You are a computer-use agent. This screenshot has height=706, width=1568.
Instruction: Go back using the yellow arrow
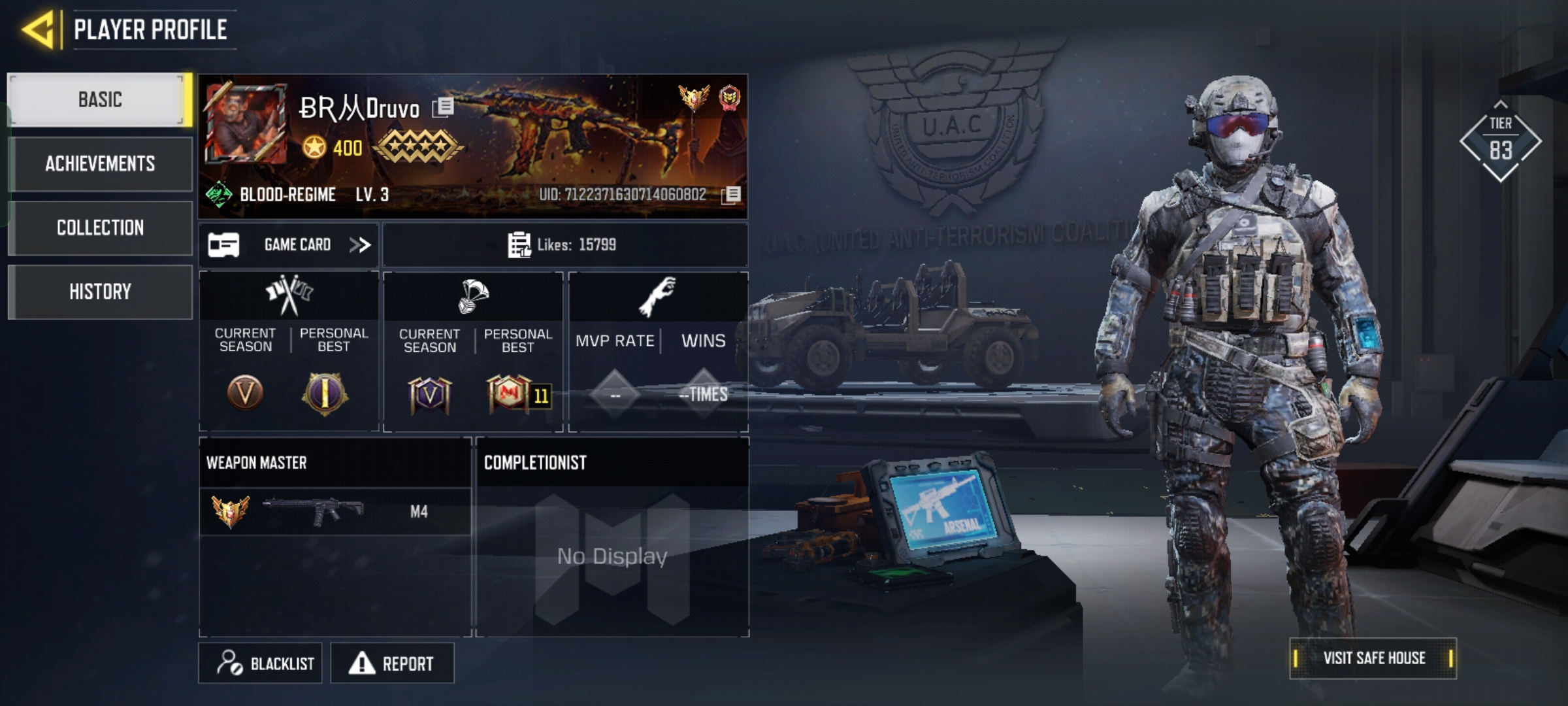coord(38,30)
